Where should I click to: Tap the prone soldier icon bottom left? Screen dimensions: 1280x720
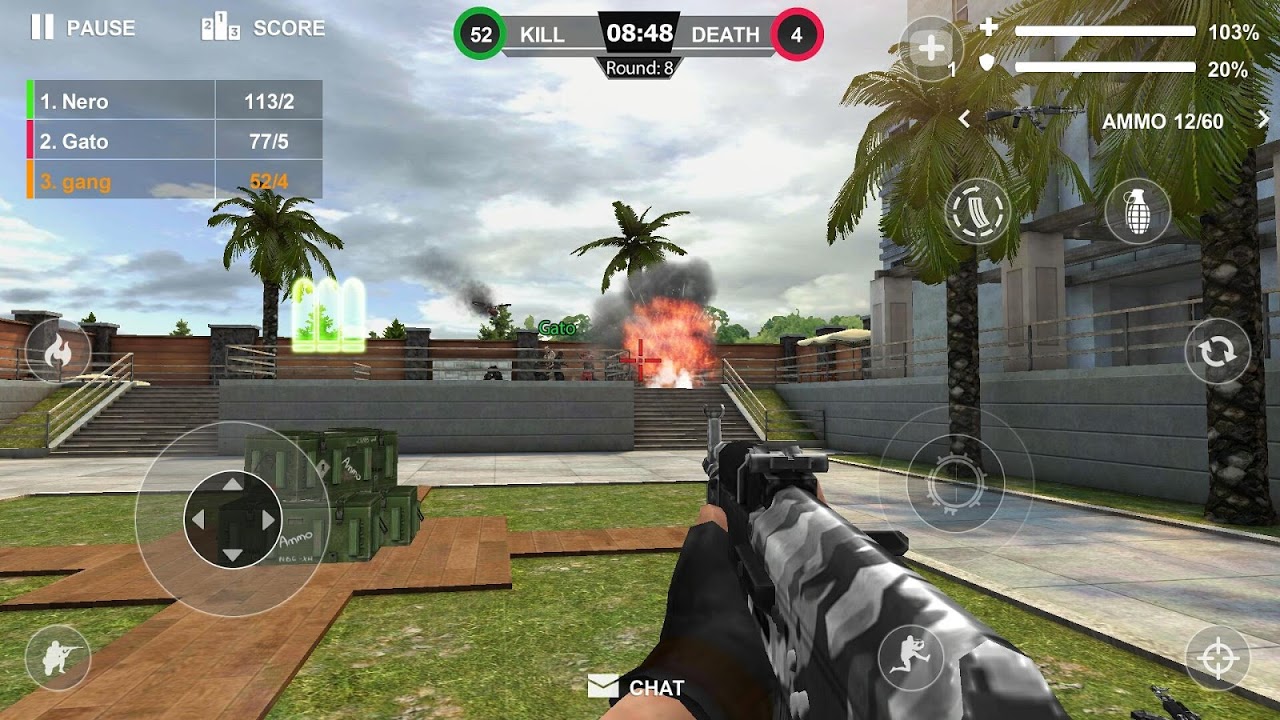59,658
